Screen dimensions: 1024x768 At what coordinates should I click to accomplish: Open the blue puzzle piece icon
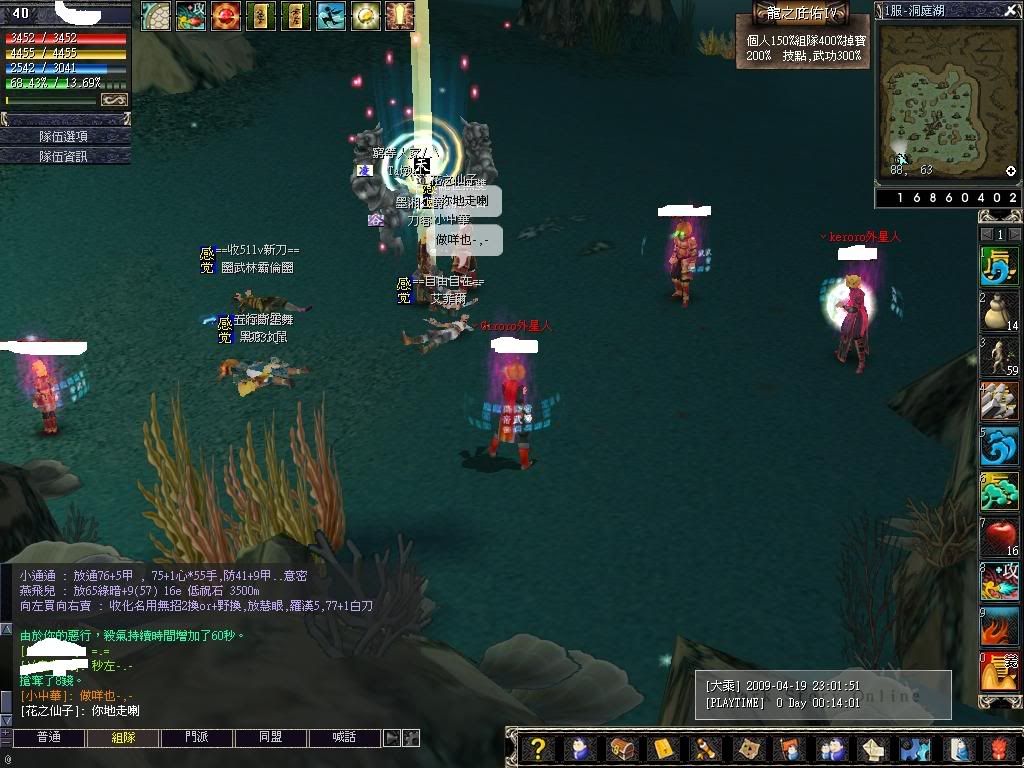tap(912, 748)
